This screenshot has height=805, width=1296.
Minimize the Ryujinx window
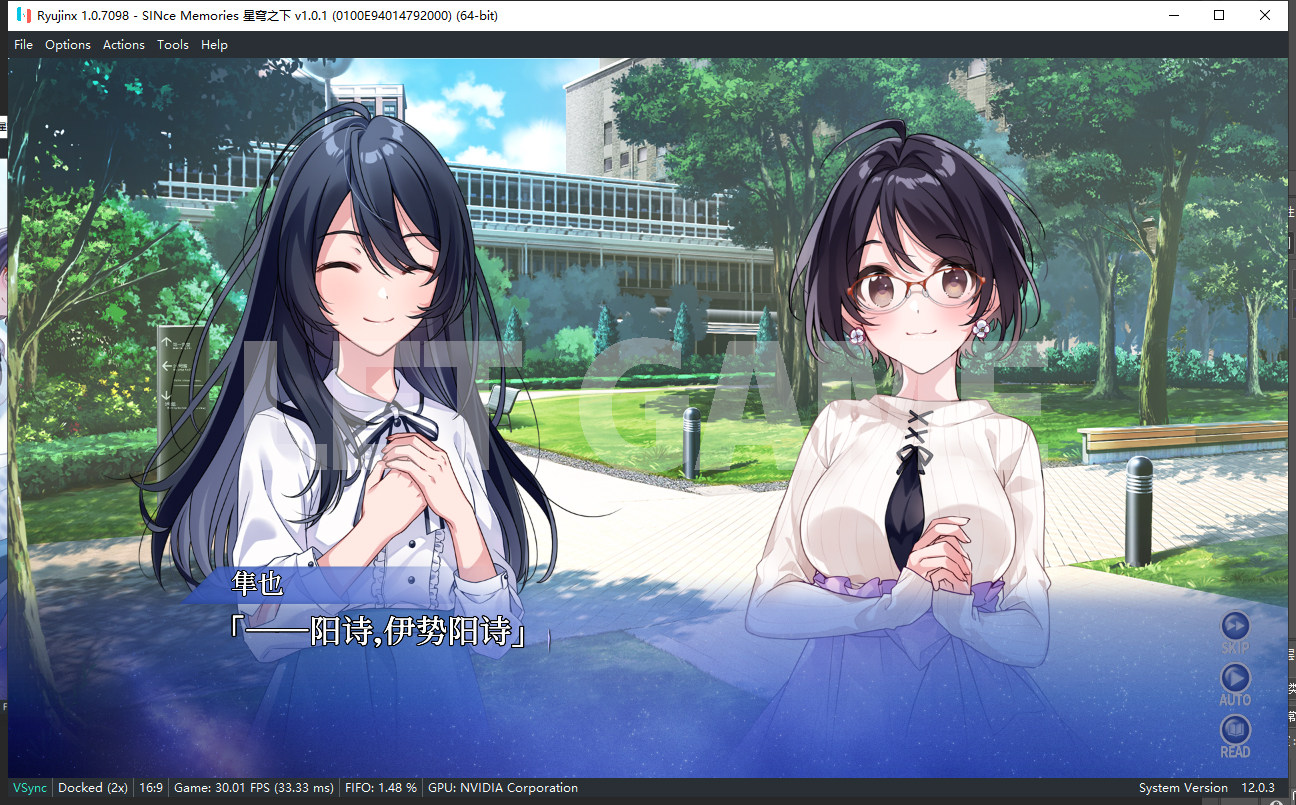click(x=1173, y=15)
